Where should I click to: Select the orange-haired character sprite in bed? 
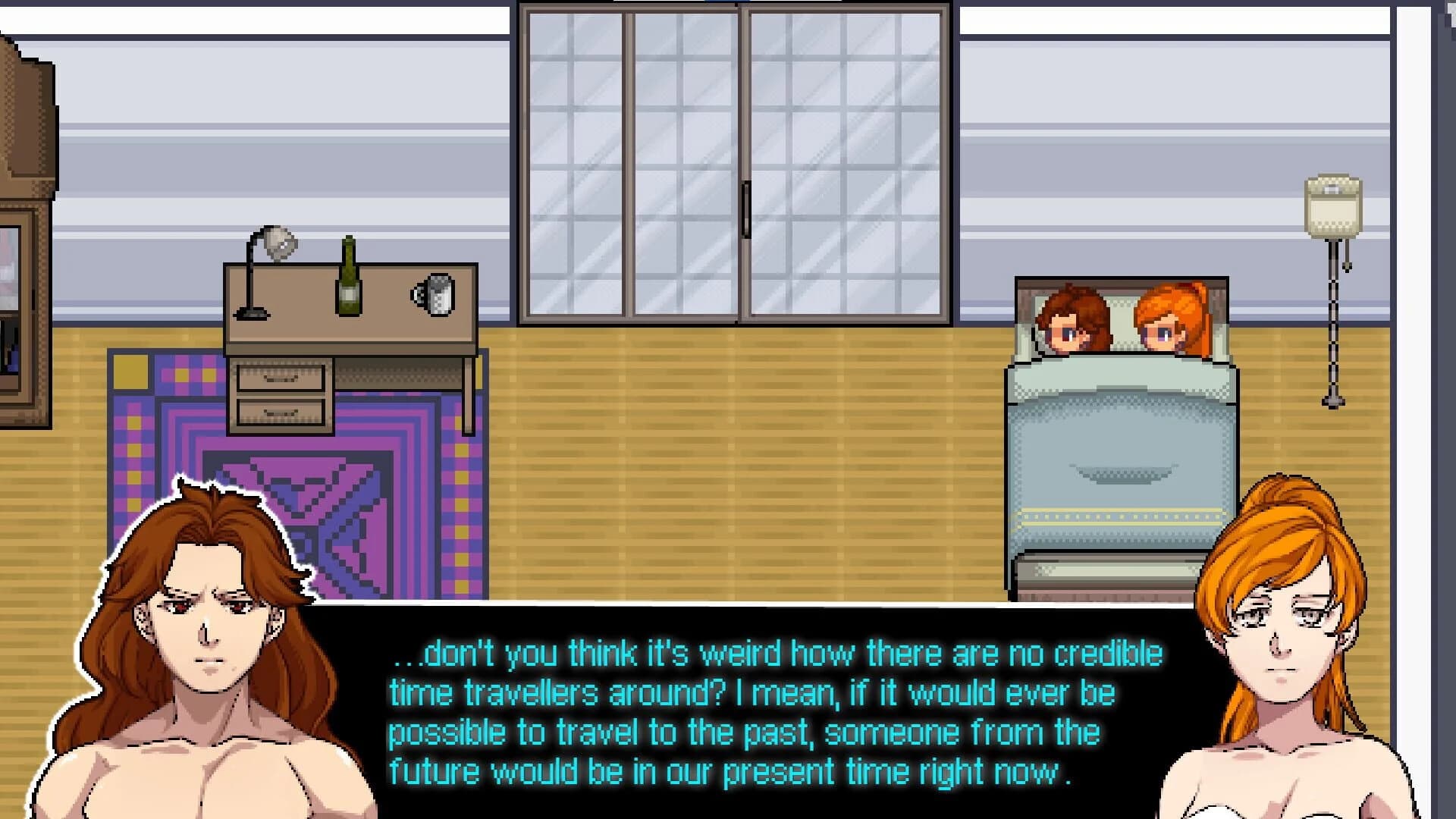(1168, 322)
